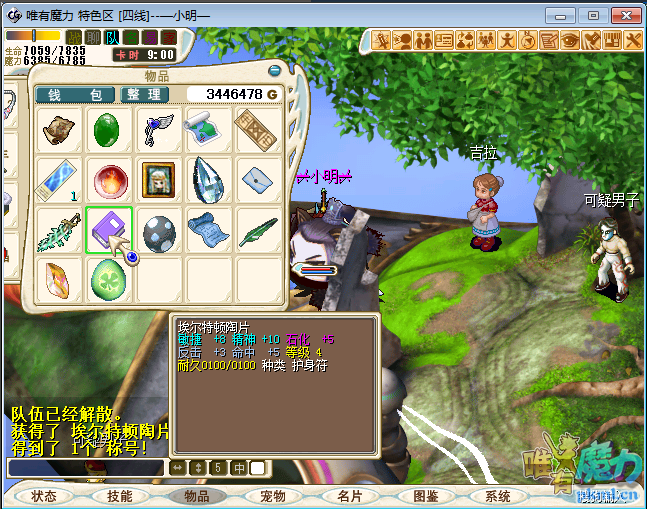The width and height of the screenshot is (647, 509).
Task: Close the 物品 inventory window
Action: (275, 70)
